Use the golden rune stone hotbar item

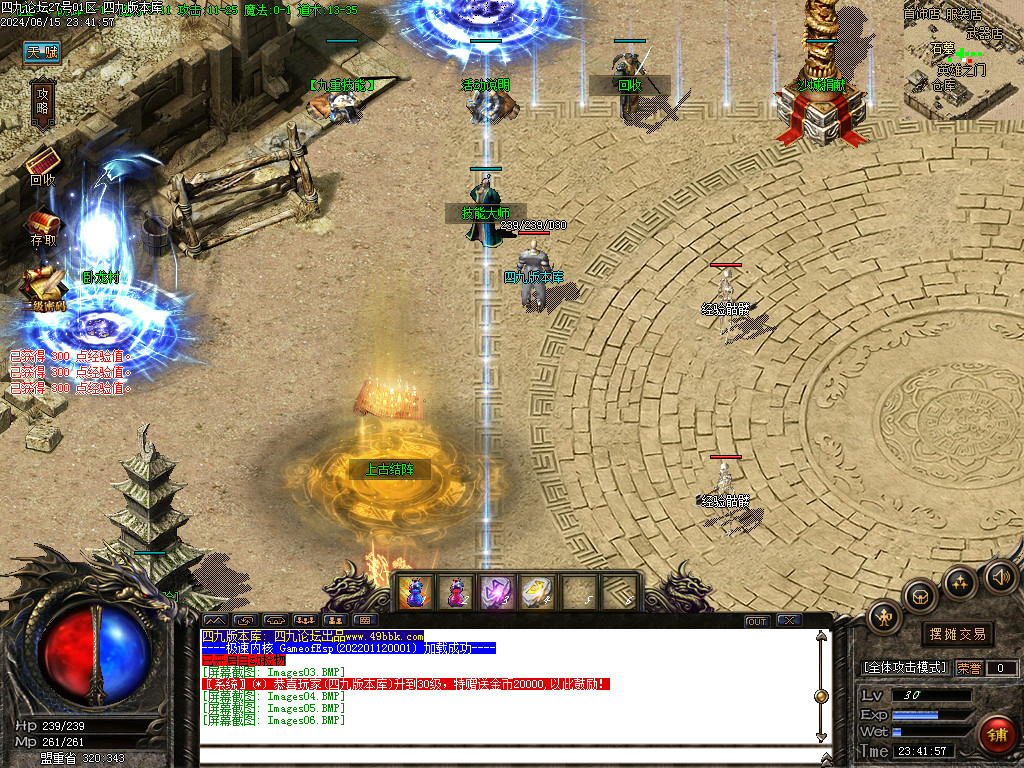point(537,592)
